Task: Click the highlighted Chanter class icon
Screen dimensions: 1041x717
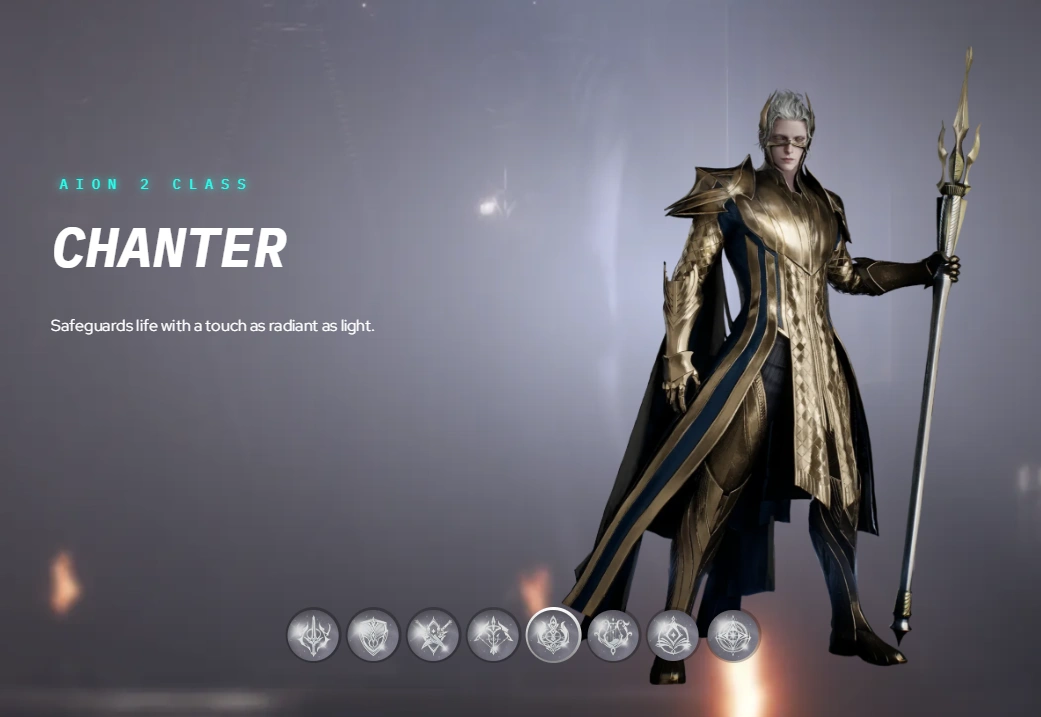Action: pyautogui.click(x=553, y=635)
